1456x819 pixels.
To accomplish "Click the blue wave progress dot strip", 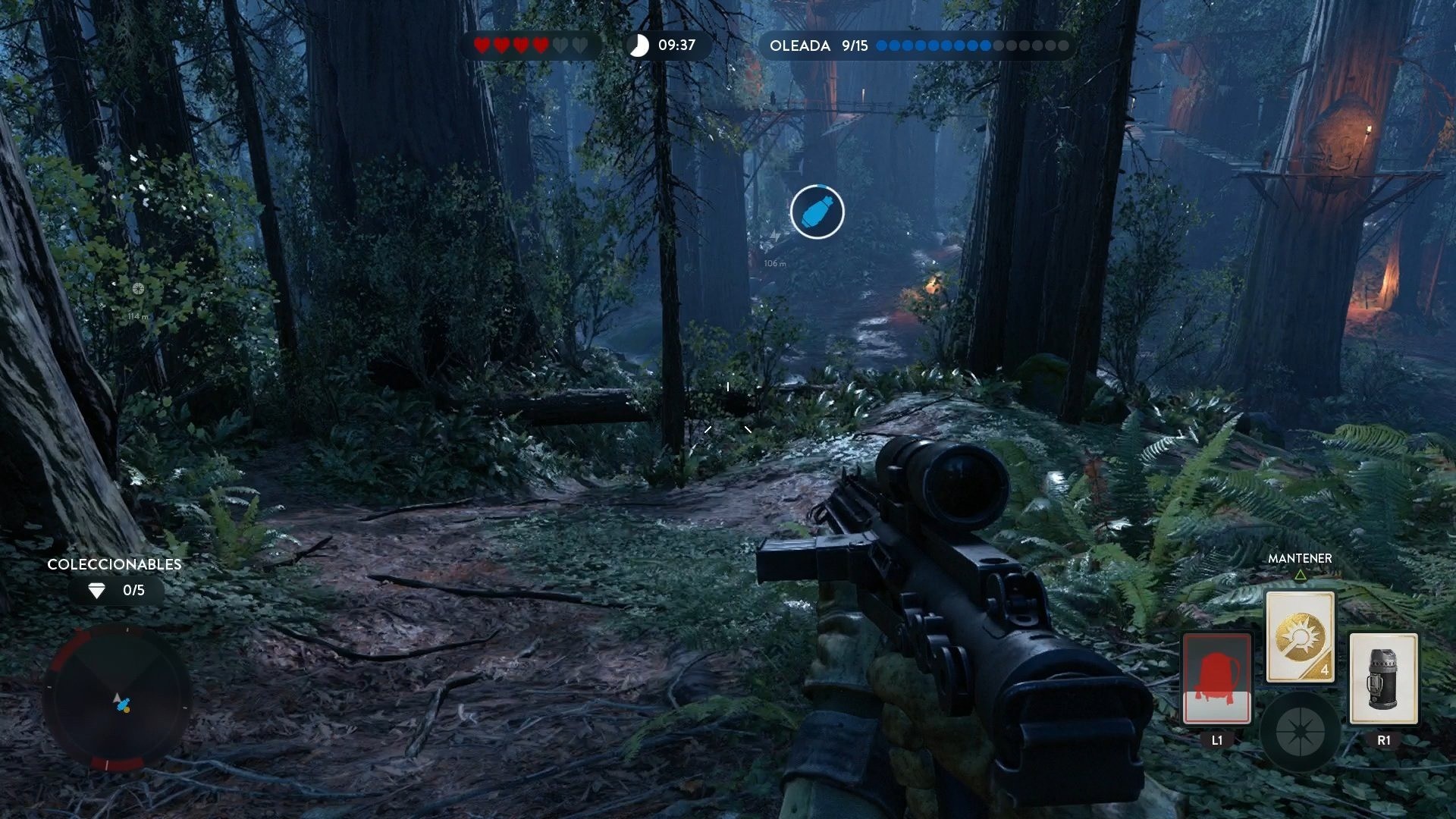I will 933,45.
